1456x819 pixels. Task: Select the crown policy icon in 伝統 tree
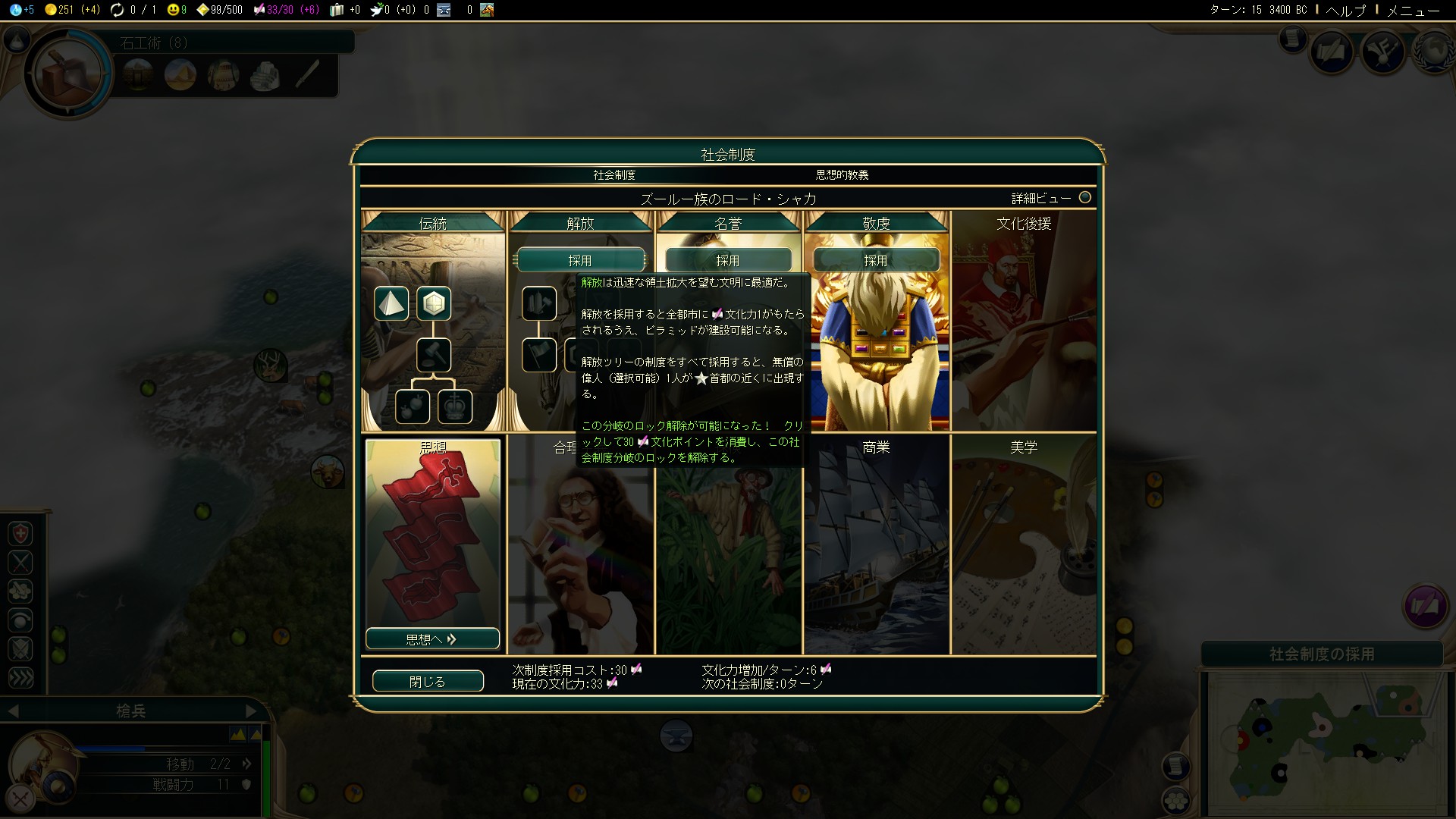(455, 406)
